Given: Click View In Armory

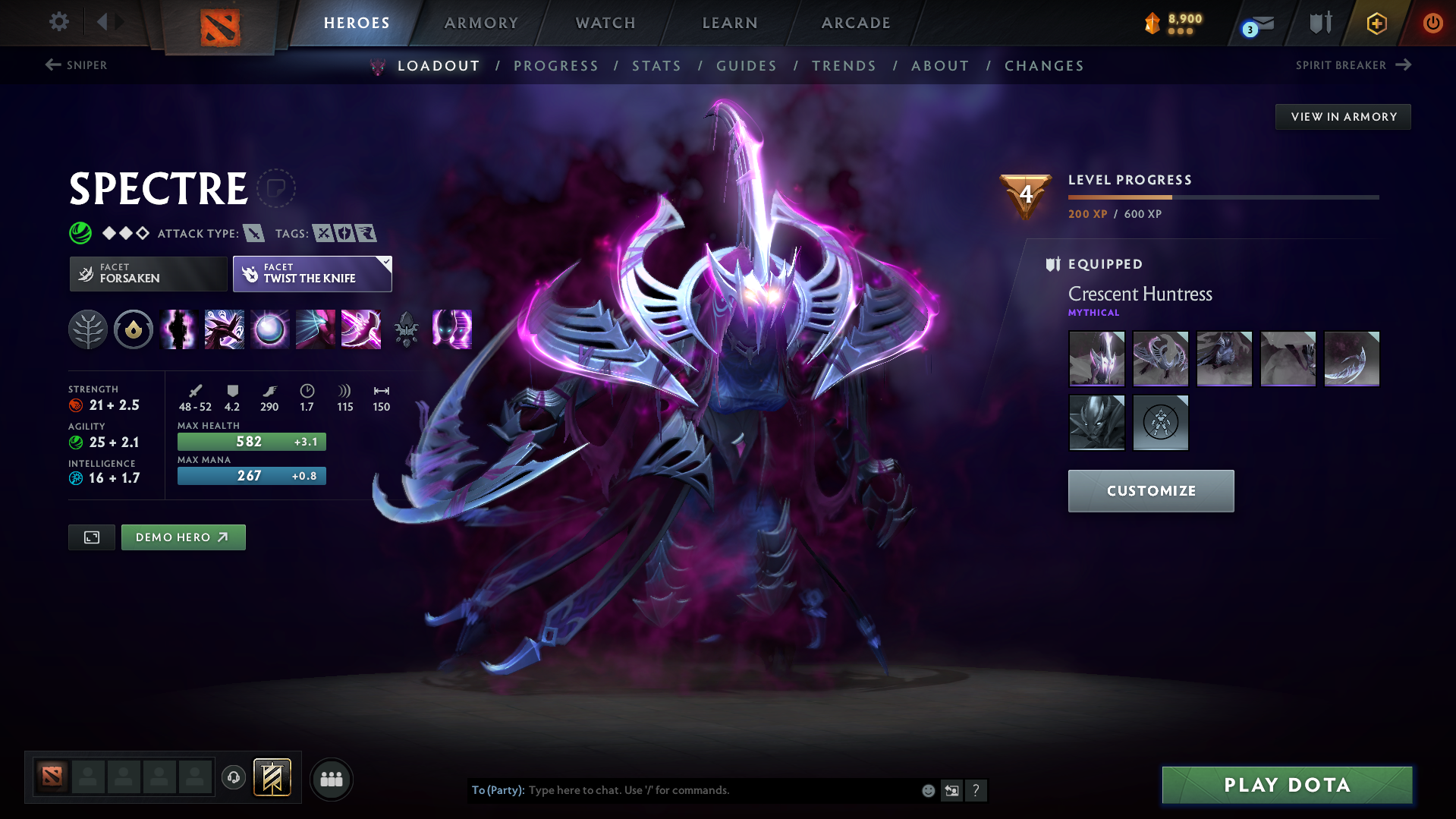Looking at the screenshot, I should [x=1342, y=116].
